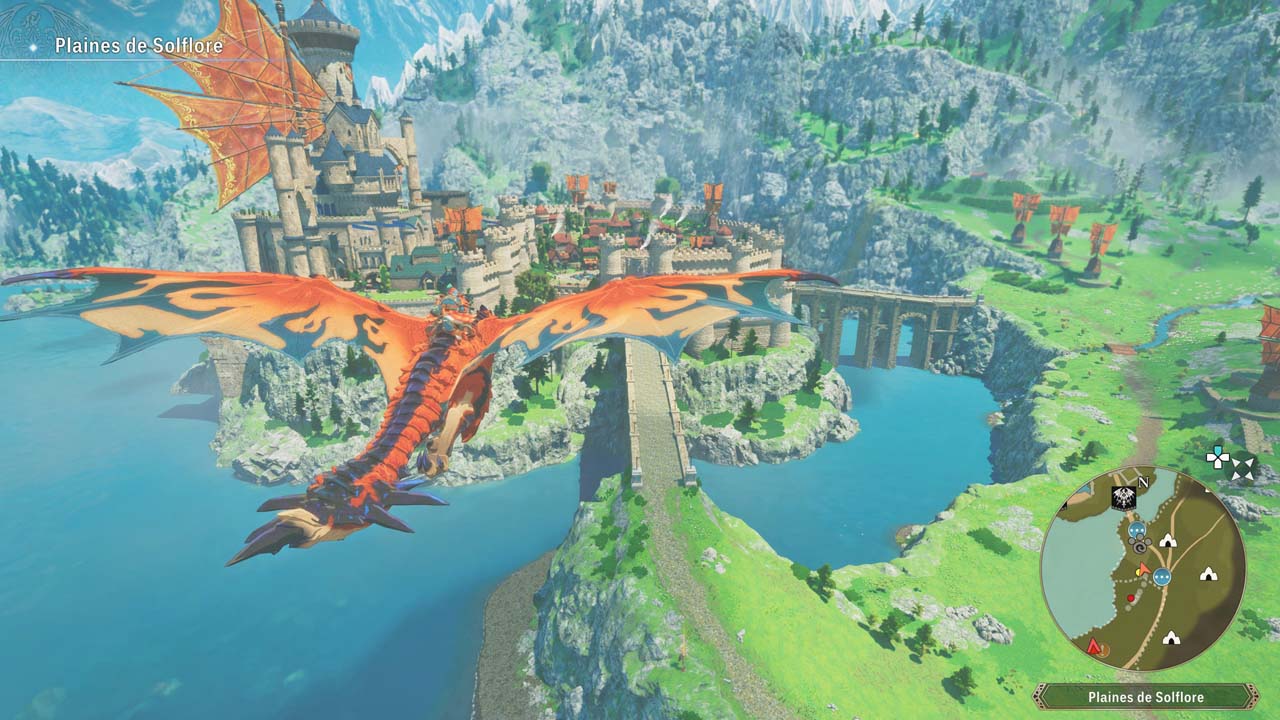
Task: Select the winged crest marker on minimap
Action: pos(1122,498)
